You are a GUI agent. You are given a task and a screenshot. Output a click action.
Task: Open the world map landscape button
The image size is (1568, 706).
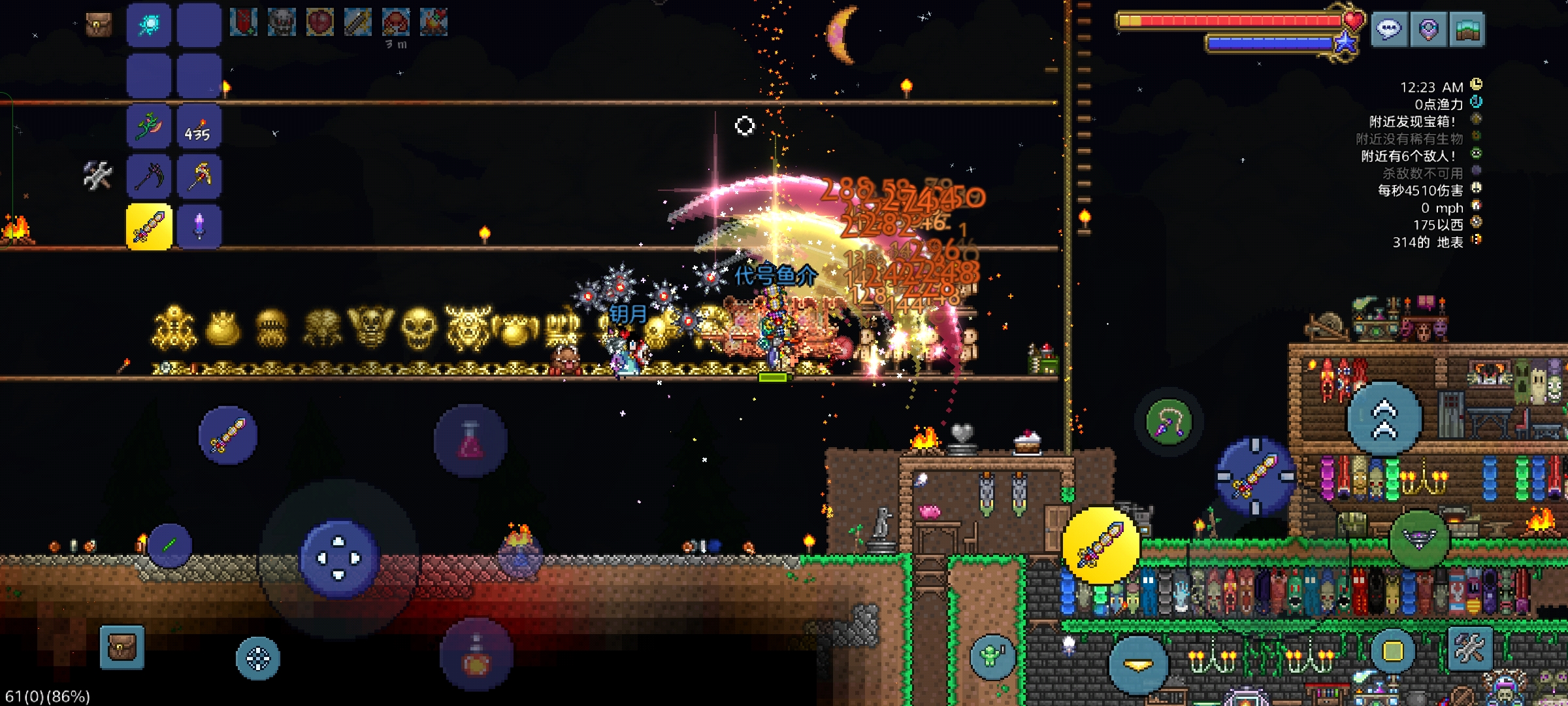tap(1467, 29)
